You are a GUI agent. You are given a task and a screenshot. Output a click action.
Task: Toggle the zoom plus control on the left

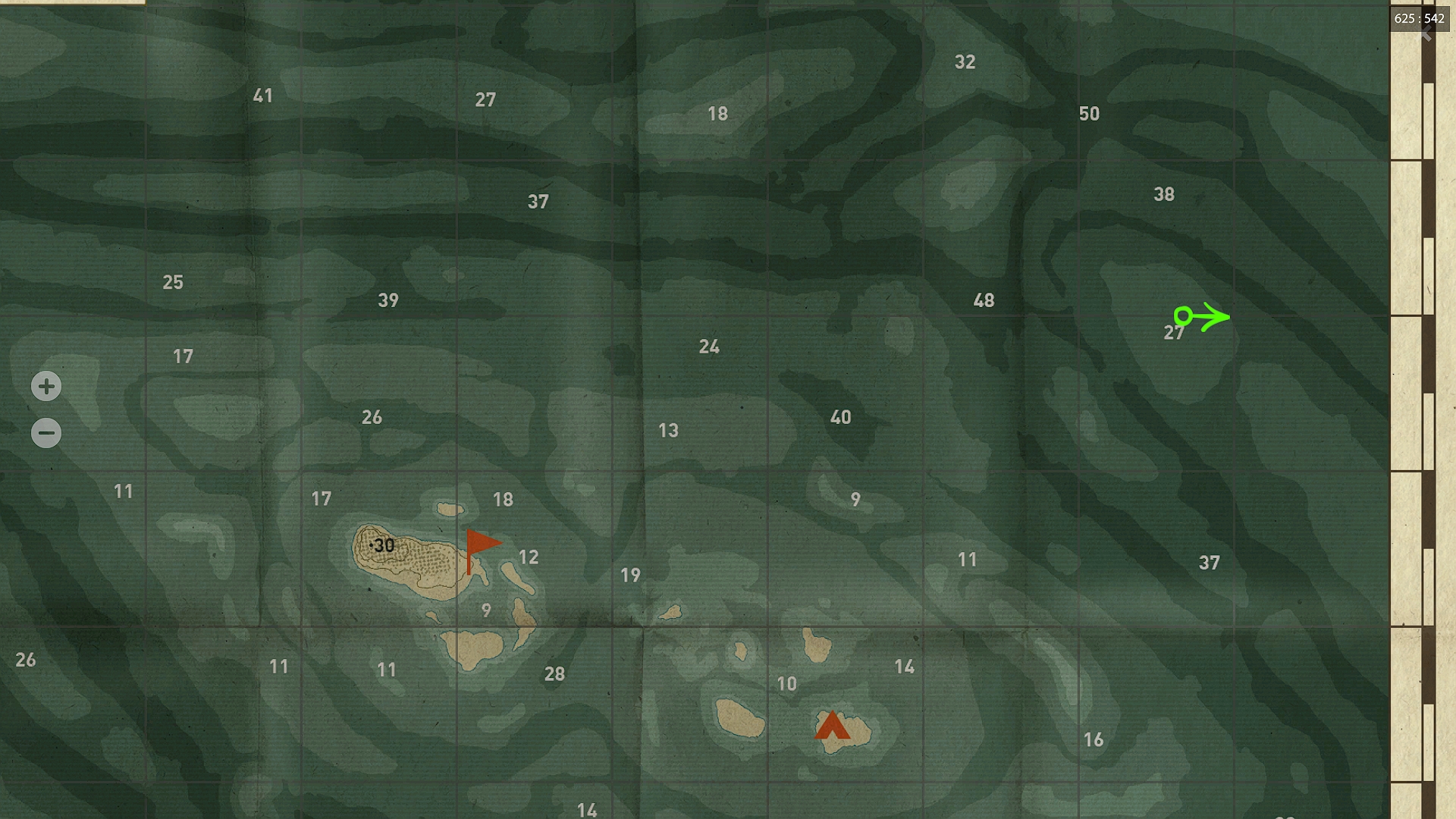[46, 387]
